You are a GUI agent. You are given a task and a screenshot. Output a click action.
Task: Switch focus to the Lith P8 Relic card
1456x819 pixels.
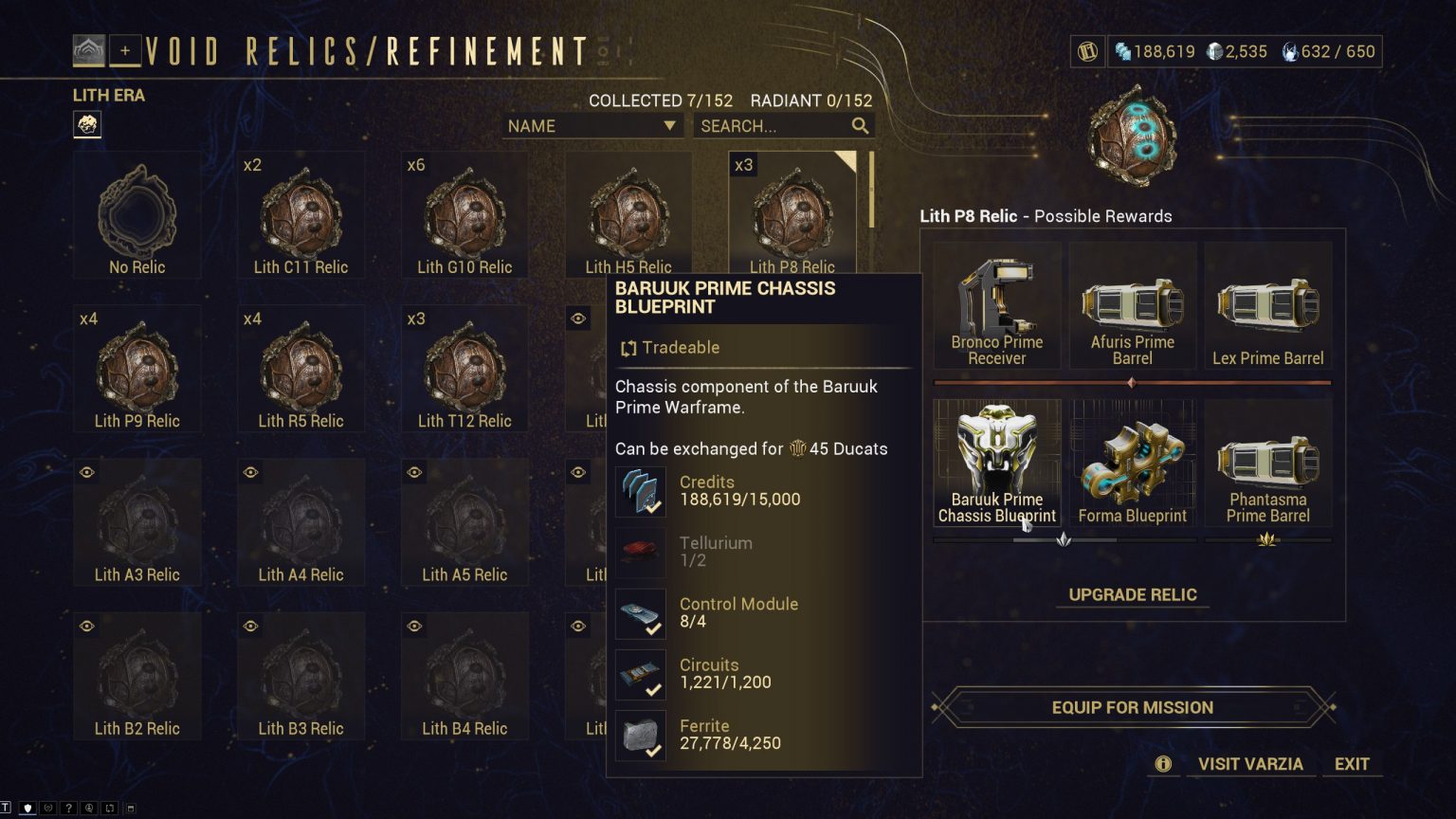coord(792,213)
